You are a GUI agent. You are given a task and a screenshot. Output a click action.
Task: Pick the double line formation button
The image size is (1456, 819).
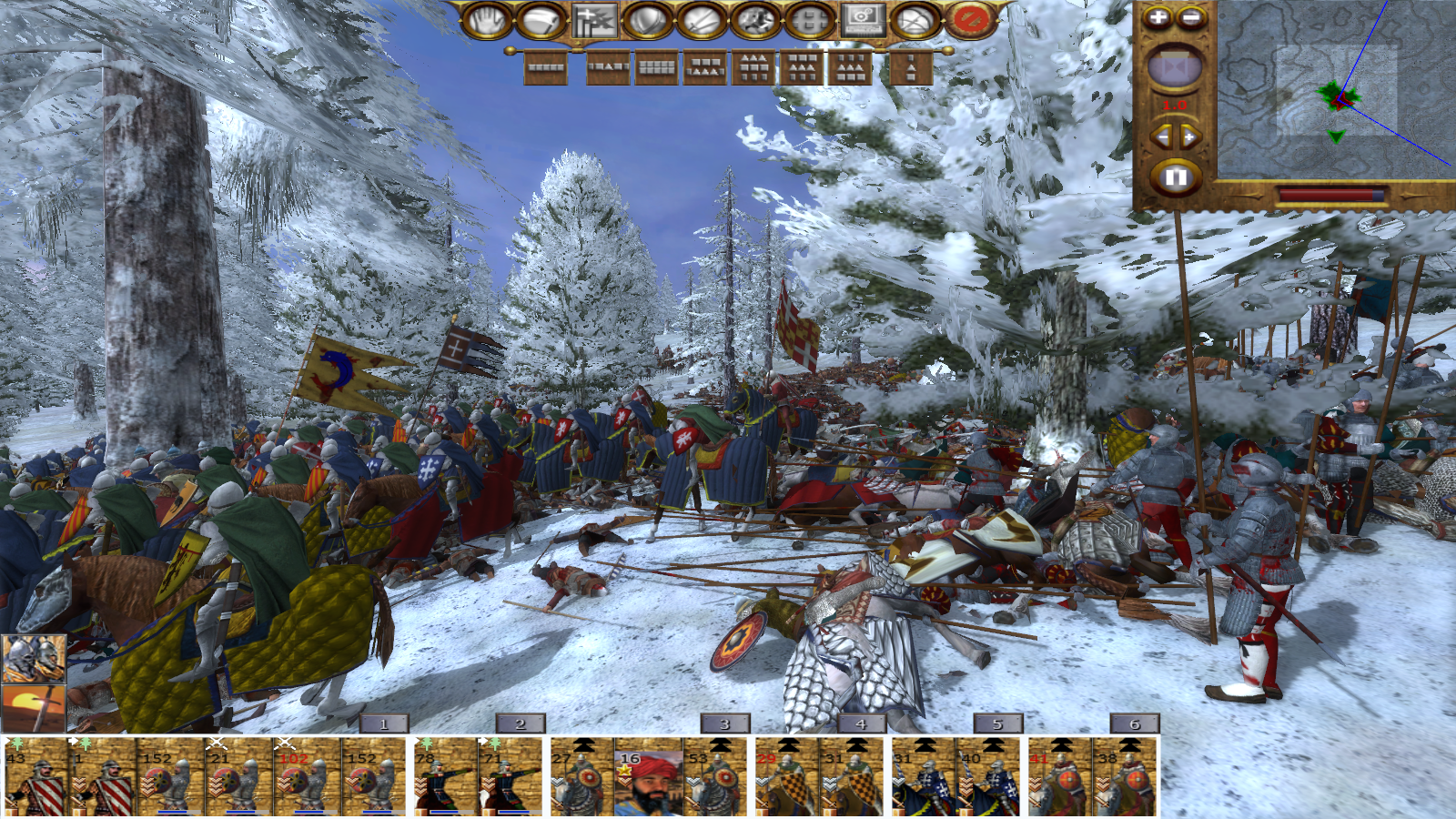[656, 67]
